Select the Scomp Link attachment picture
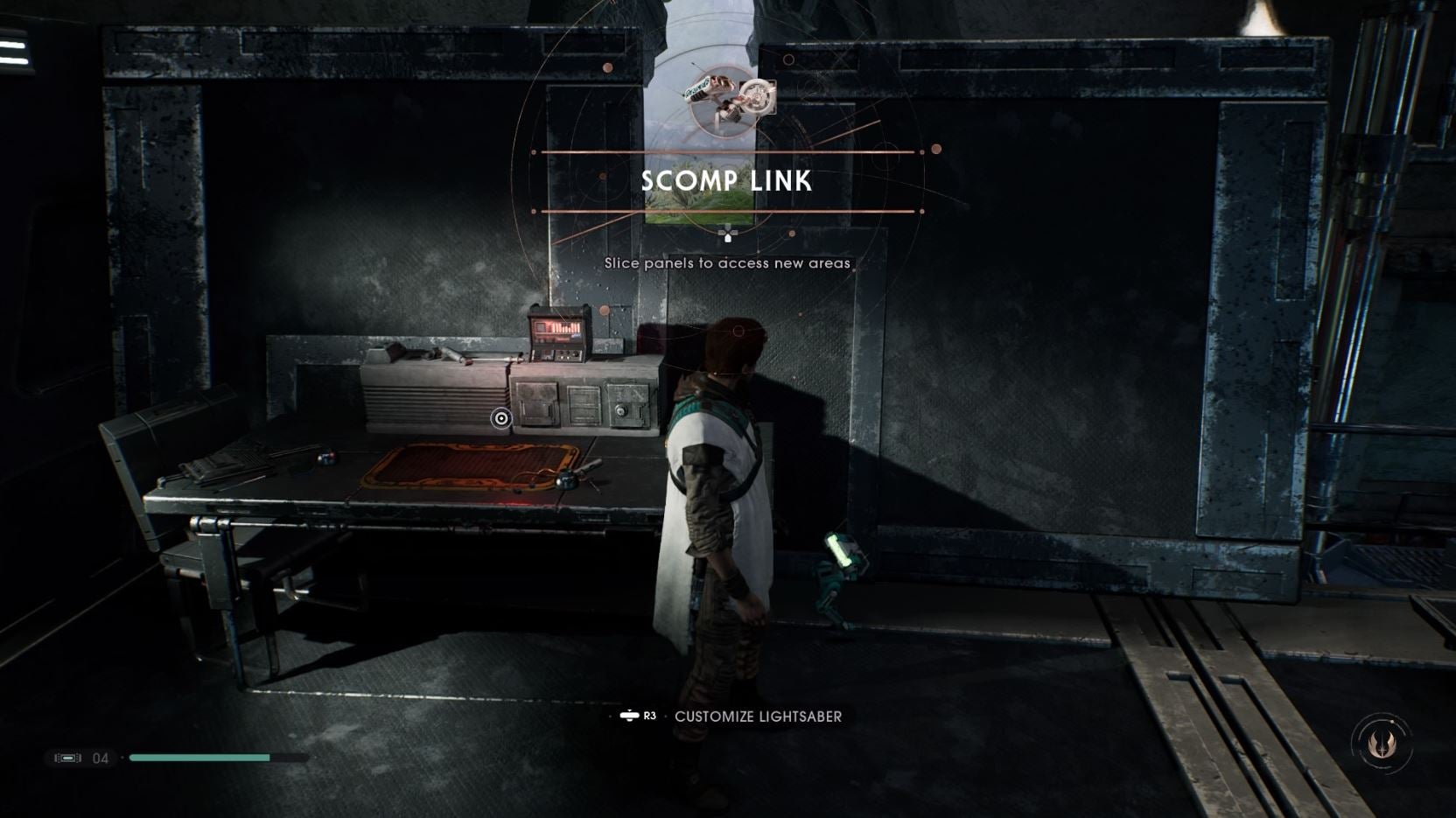Image resolution: width=1456 pixels, height=818 pixels. click(x=758, y=96)
